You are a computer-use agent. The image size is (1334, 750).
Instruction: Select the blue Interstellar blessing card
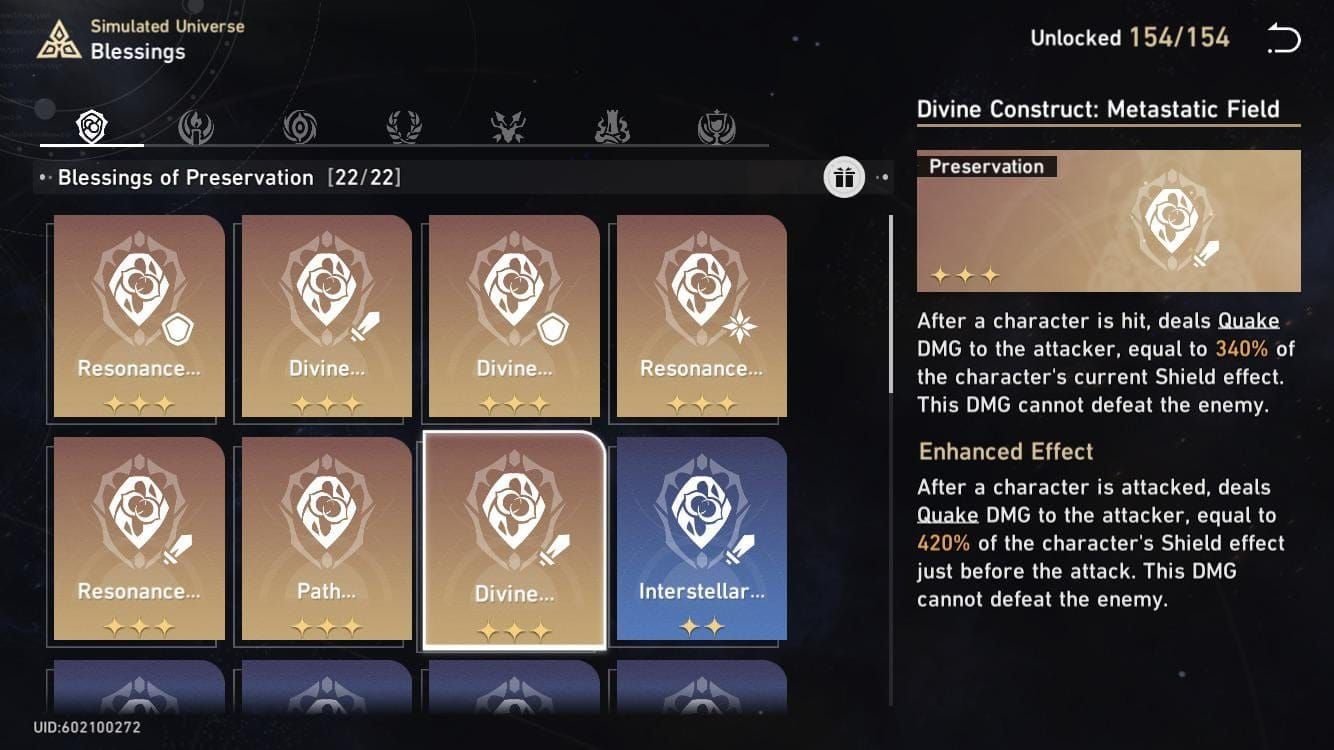tap(701, 538)
